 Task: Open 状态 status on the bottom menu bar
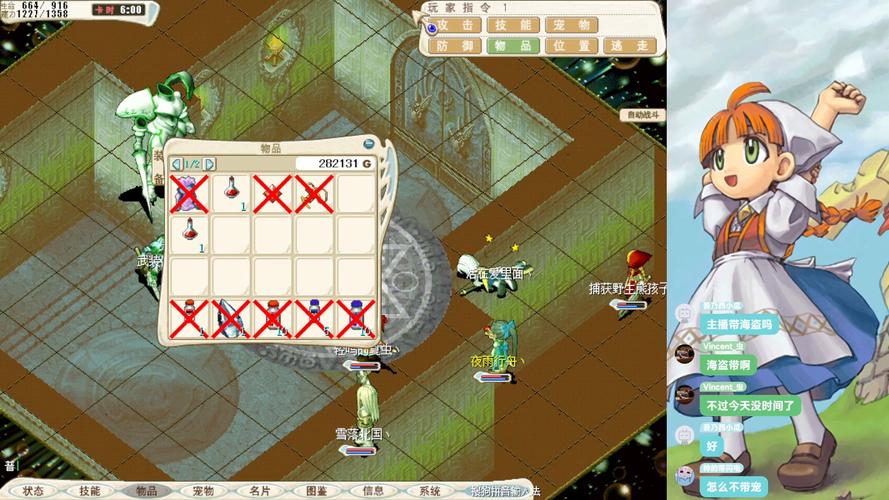click(x=33, y=491)
